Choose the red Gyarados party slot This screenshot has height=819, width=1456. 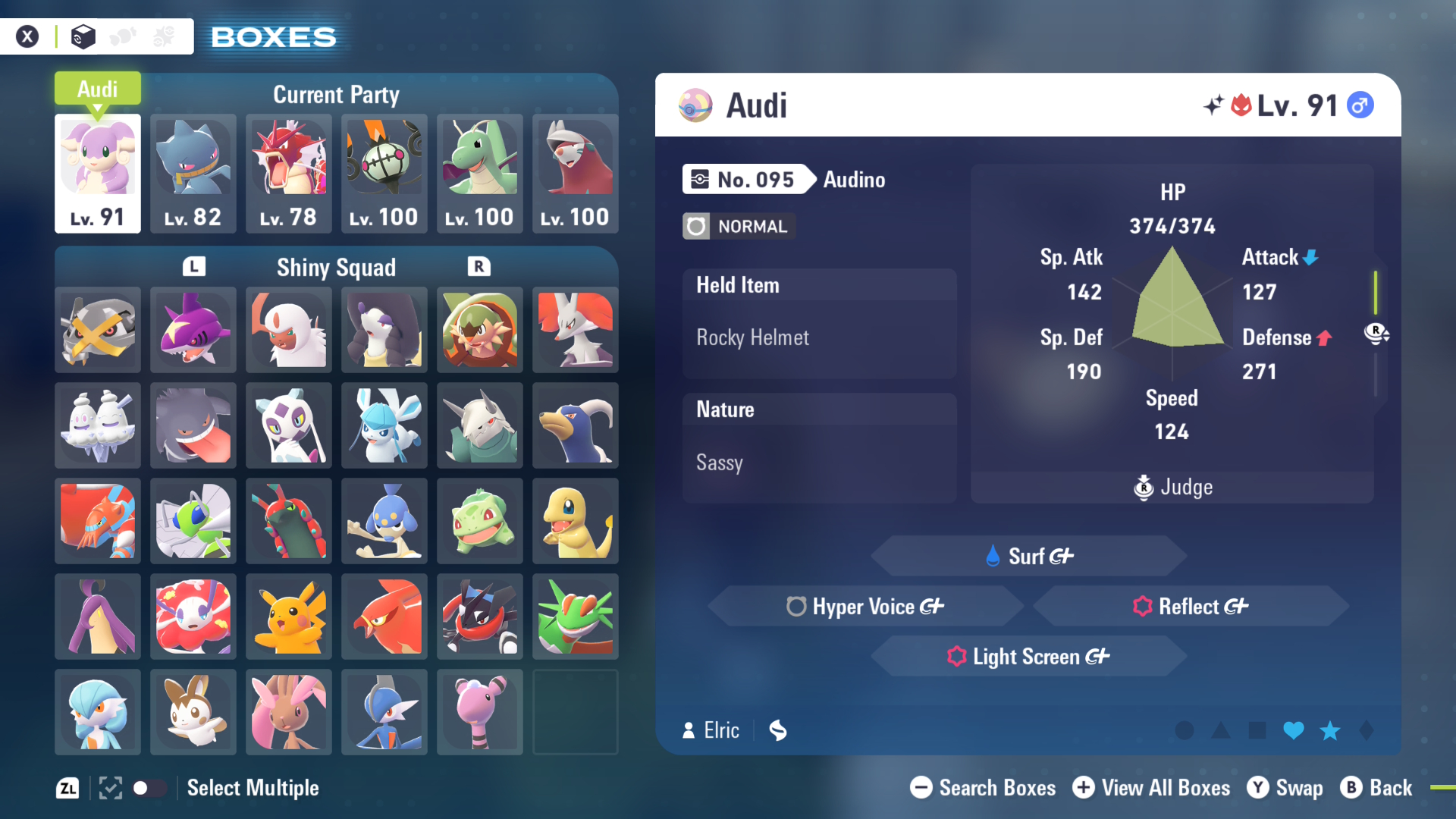click(x=289, y=173)
